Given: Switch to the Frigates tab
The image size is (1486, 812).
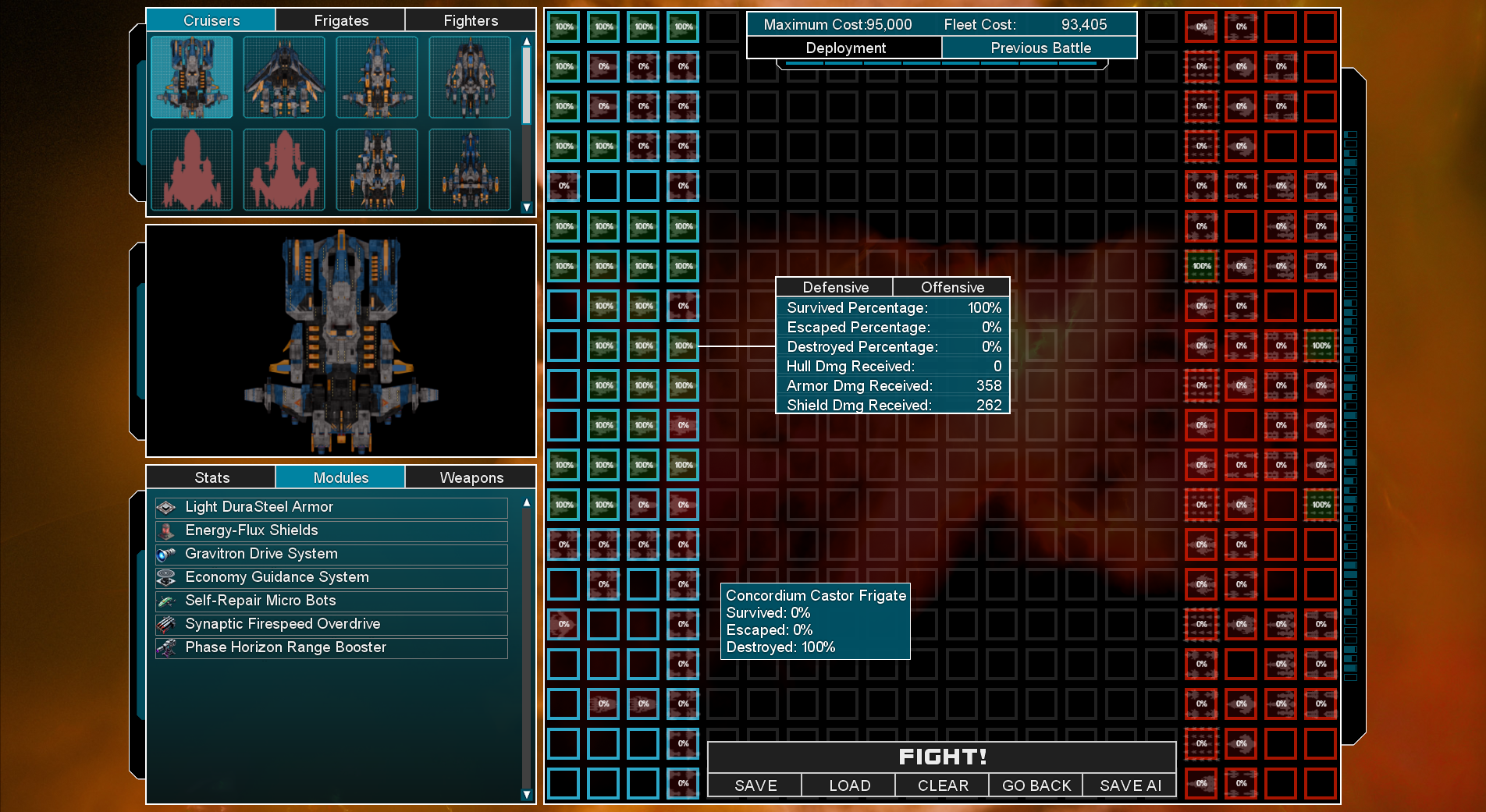Looking at the screenshot, I should [x=340, y=20].
